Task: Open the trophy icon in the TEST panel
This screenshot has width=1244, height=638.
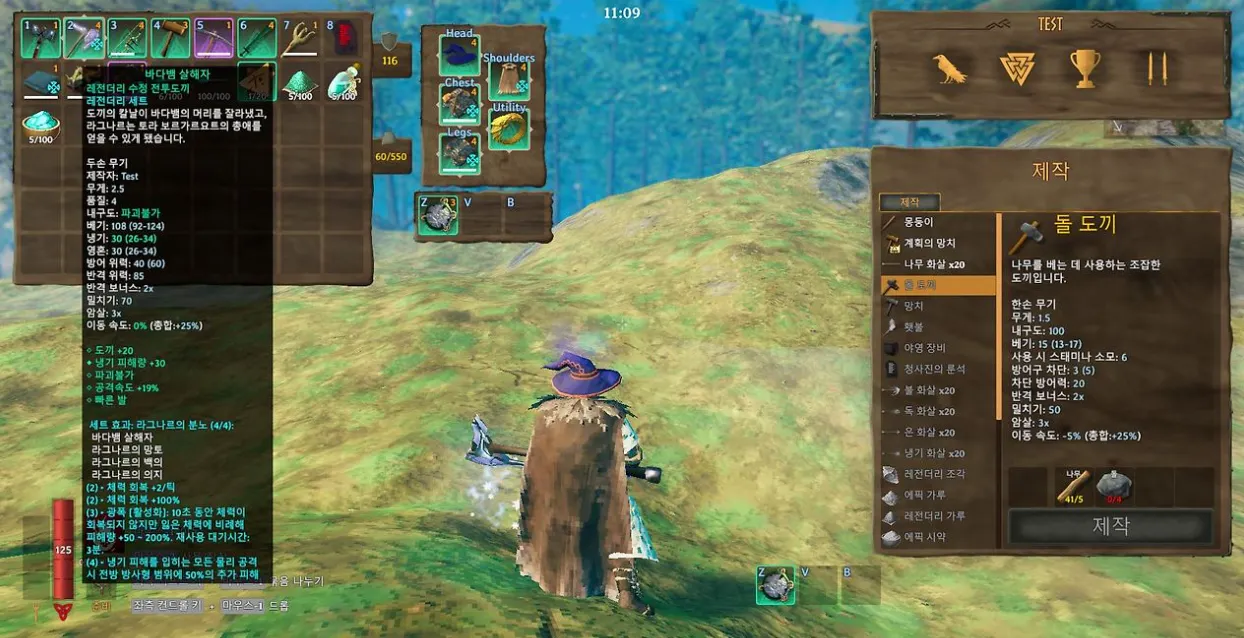Action: pyautogui.click(x=1085, y=68)
